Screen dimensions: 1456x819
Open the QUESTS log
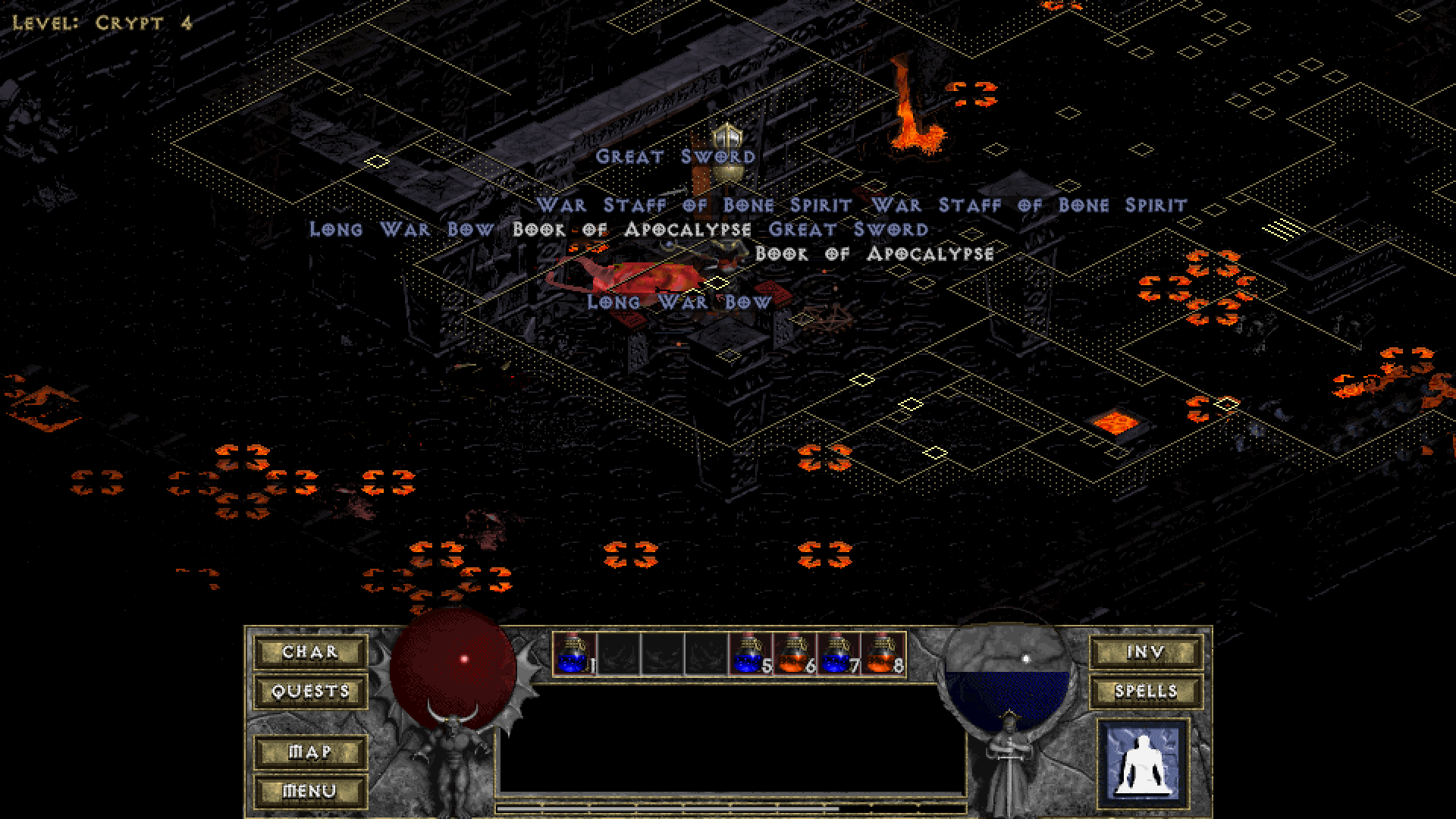[x=309, y=691]
